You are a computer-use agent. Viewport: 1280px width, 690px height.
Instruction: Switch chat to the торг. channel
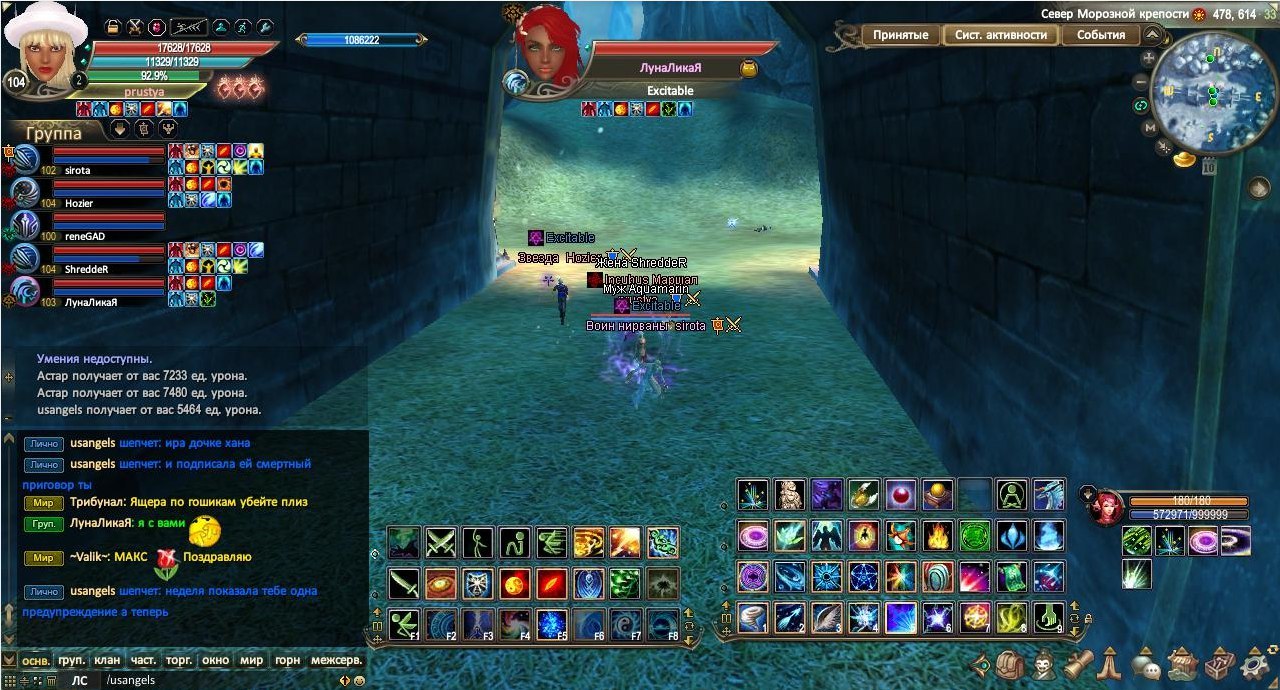[179, 660]
